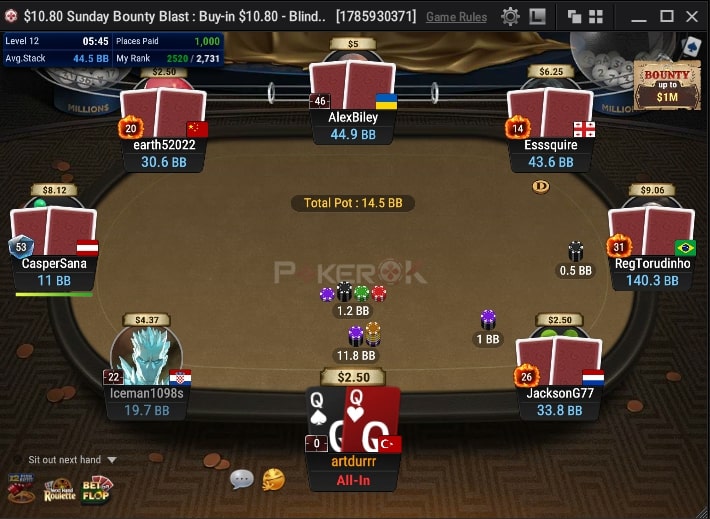710x519 pixels.
Task: Click the spade card icon
Action: (x=690, y=46)
